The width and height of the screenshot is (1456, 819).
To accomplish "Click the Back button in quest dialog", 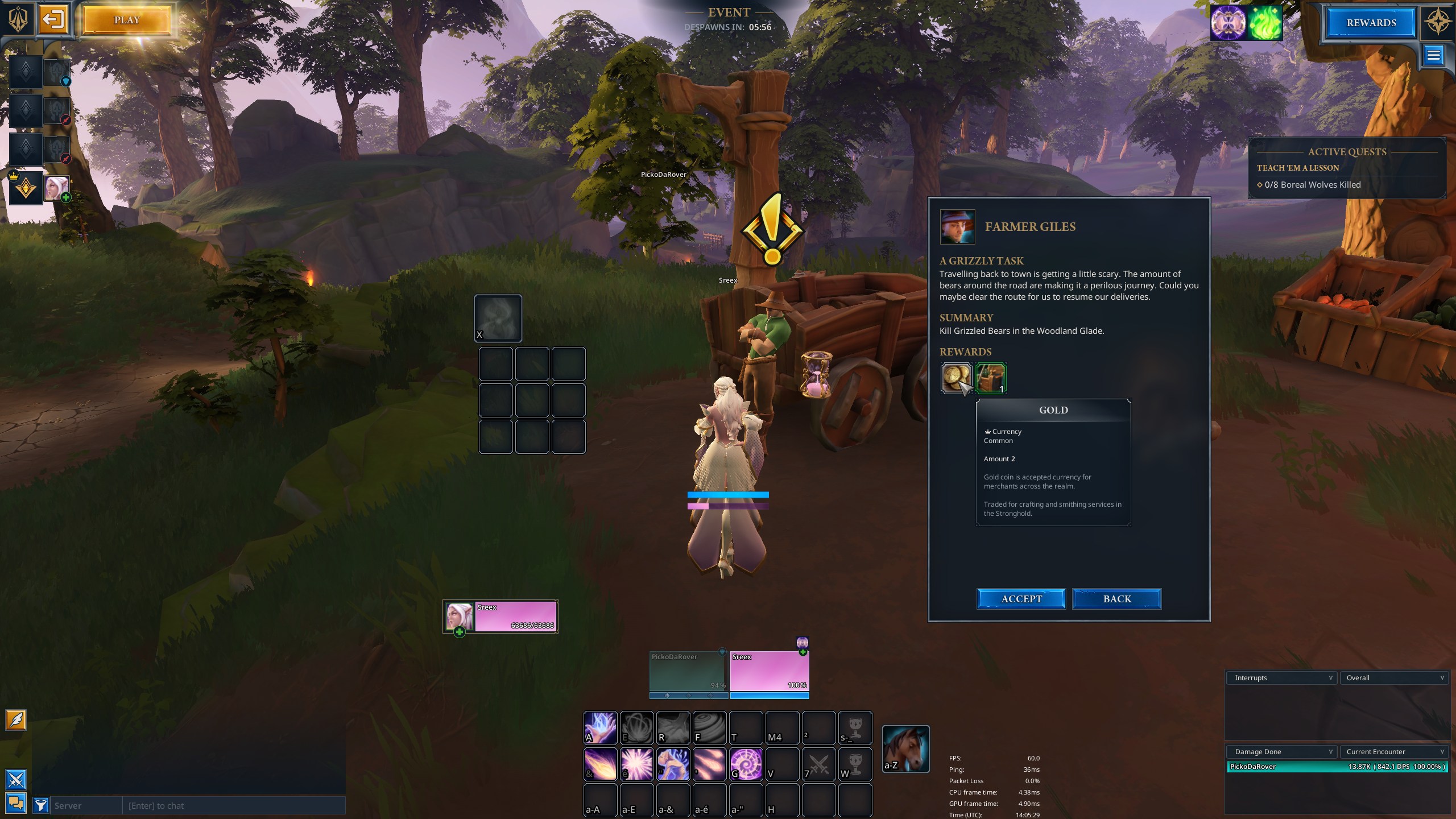I will (1116, 599).
